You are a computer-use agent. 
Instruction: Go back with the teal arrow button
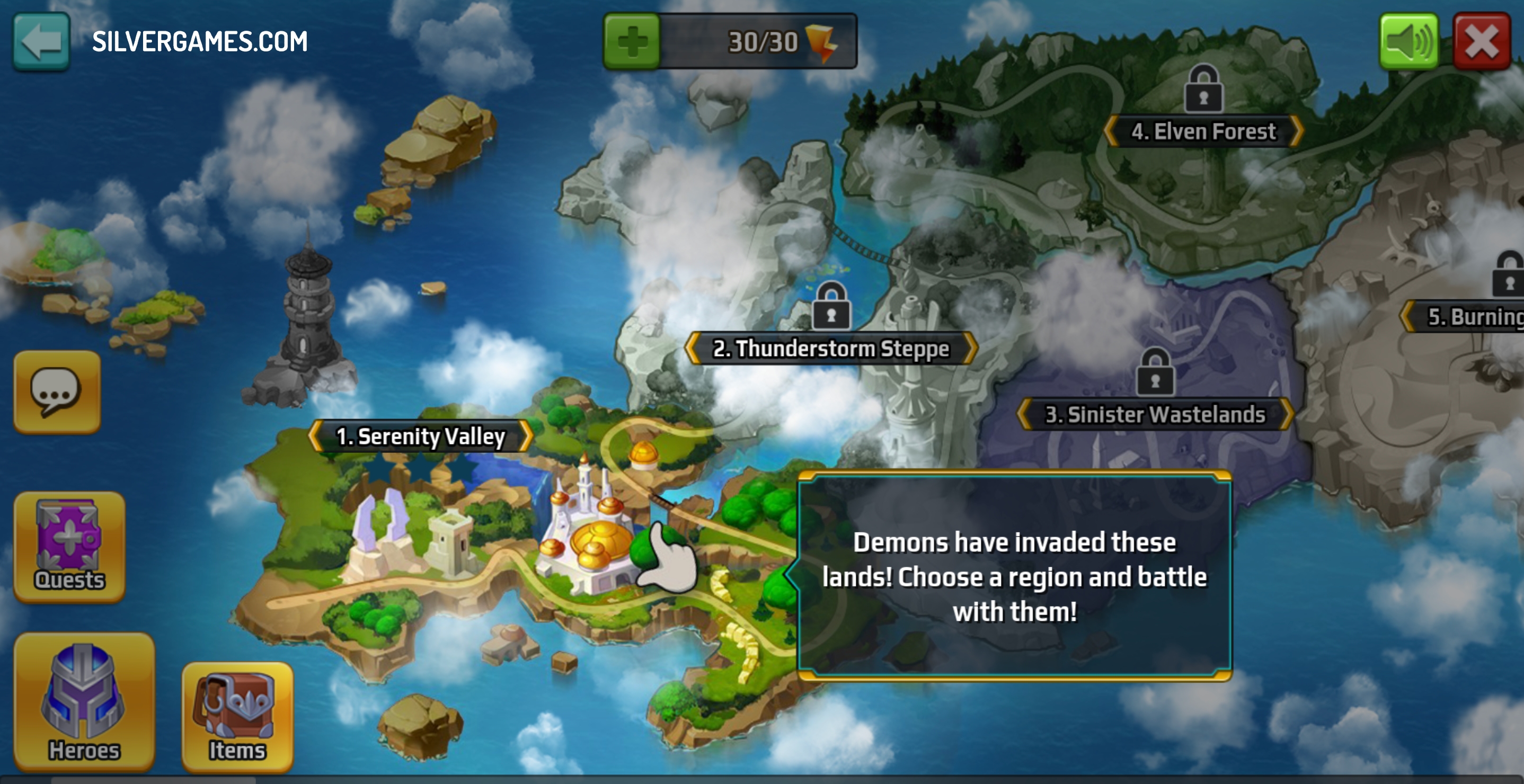tap(41, 41)
